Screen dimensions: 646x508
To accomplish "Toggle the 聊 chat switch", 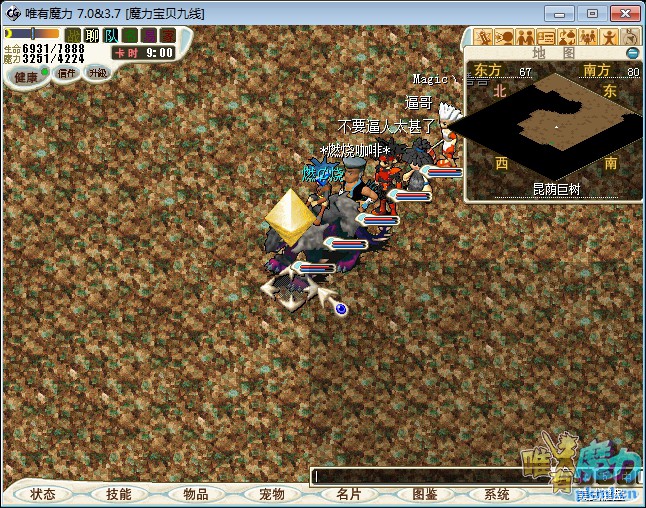I will (92, 35).
